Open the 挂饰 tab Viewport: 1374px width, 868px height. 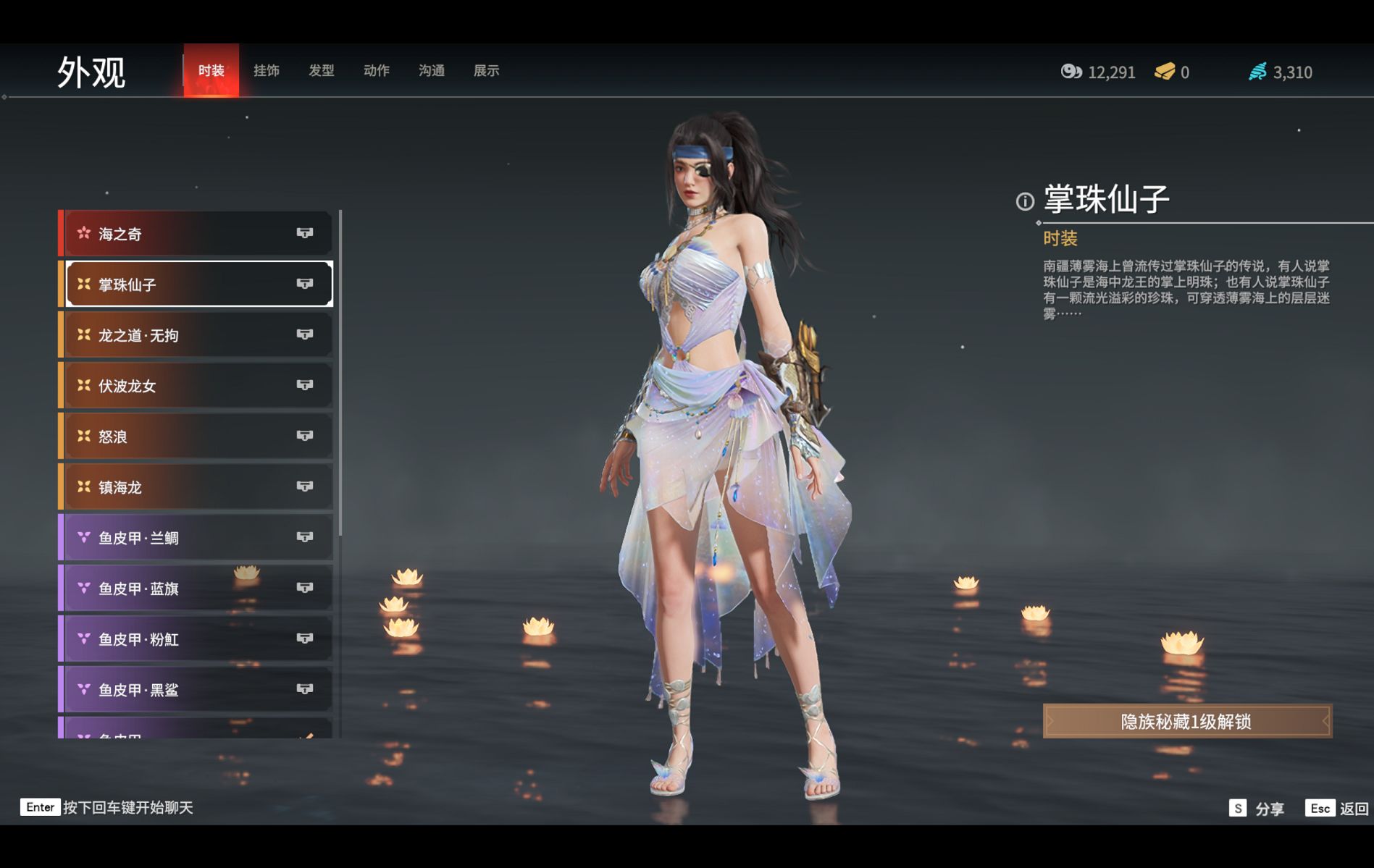(266, 70)
